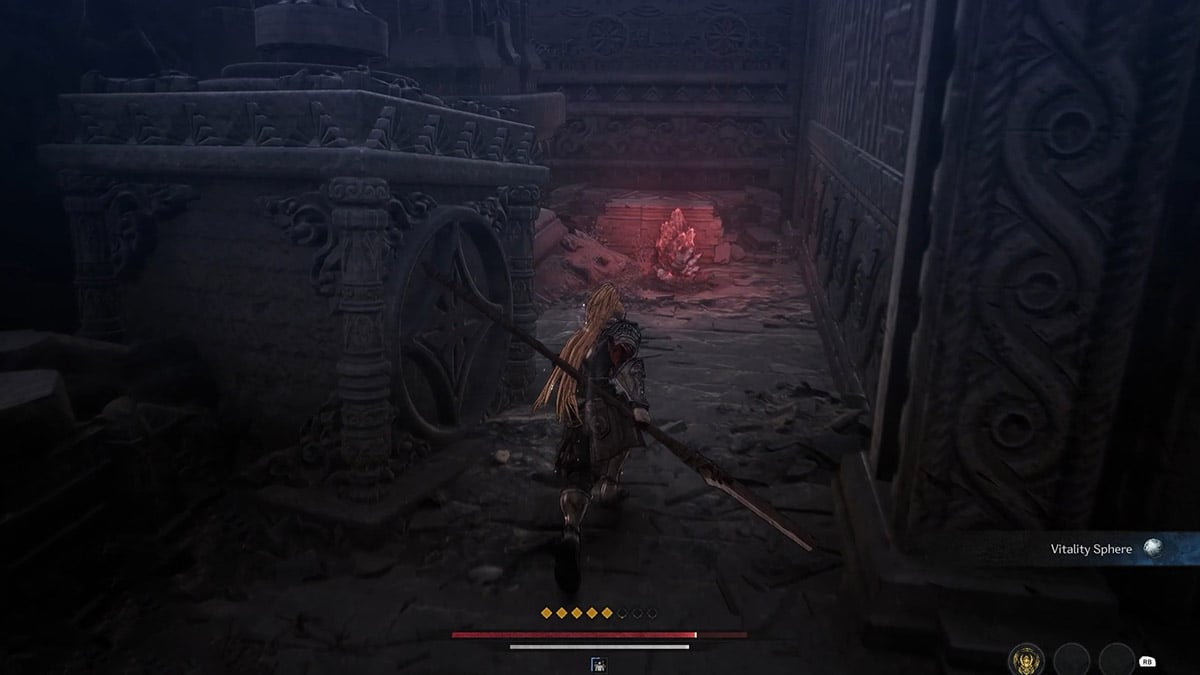Click the status effect icon below stamina bar
This screenshot has width=1200, height=675.
pyautogui.click(x=599, y=664)
